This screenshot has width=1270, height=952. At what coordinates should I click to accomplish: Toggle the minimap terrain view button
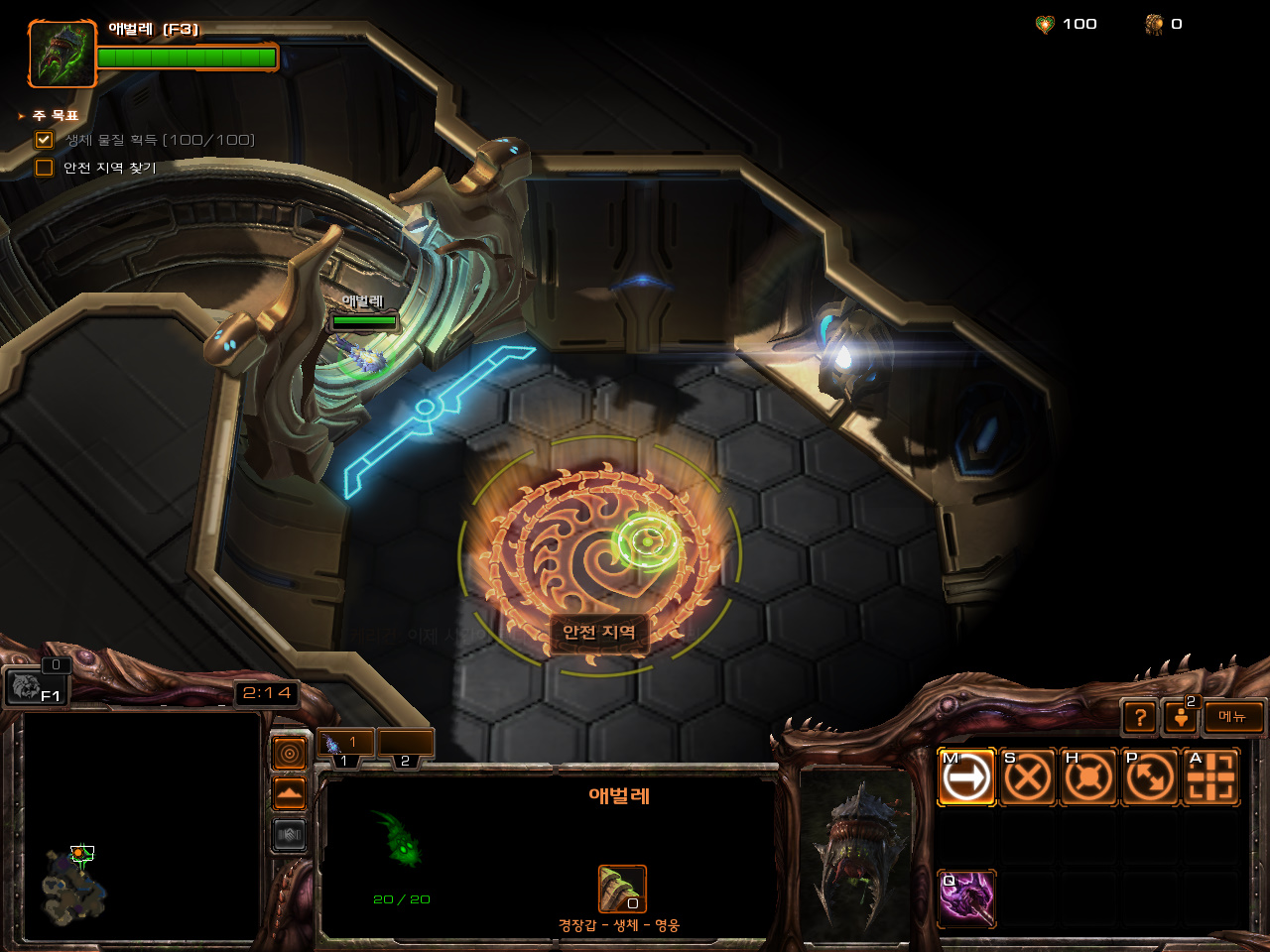[289, 794]
